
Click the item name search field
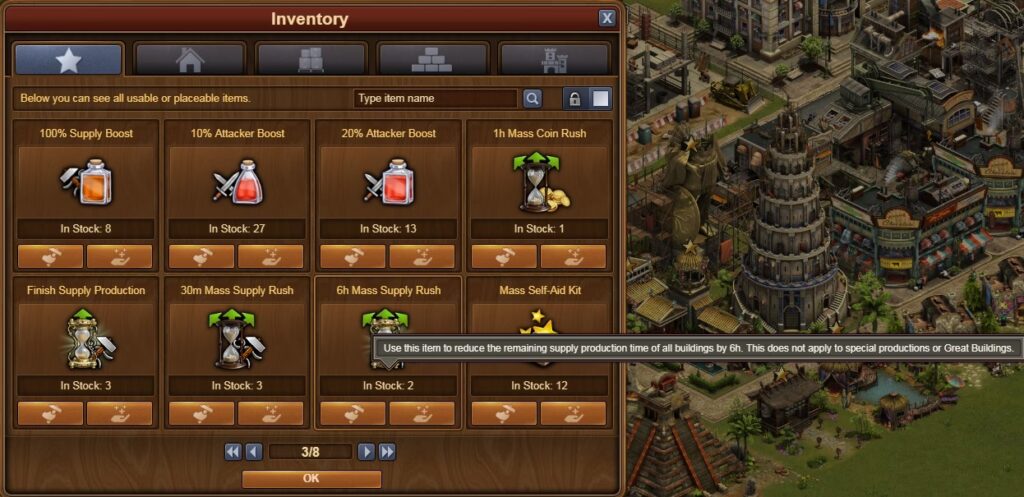[435, 98]
